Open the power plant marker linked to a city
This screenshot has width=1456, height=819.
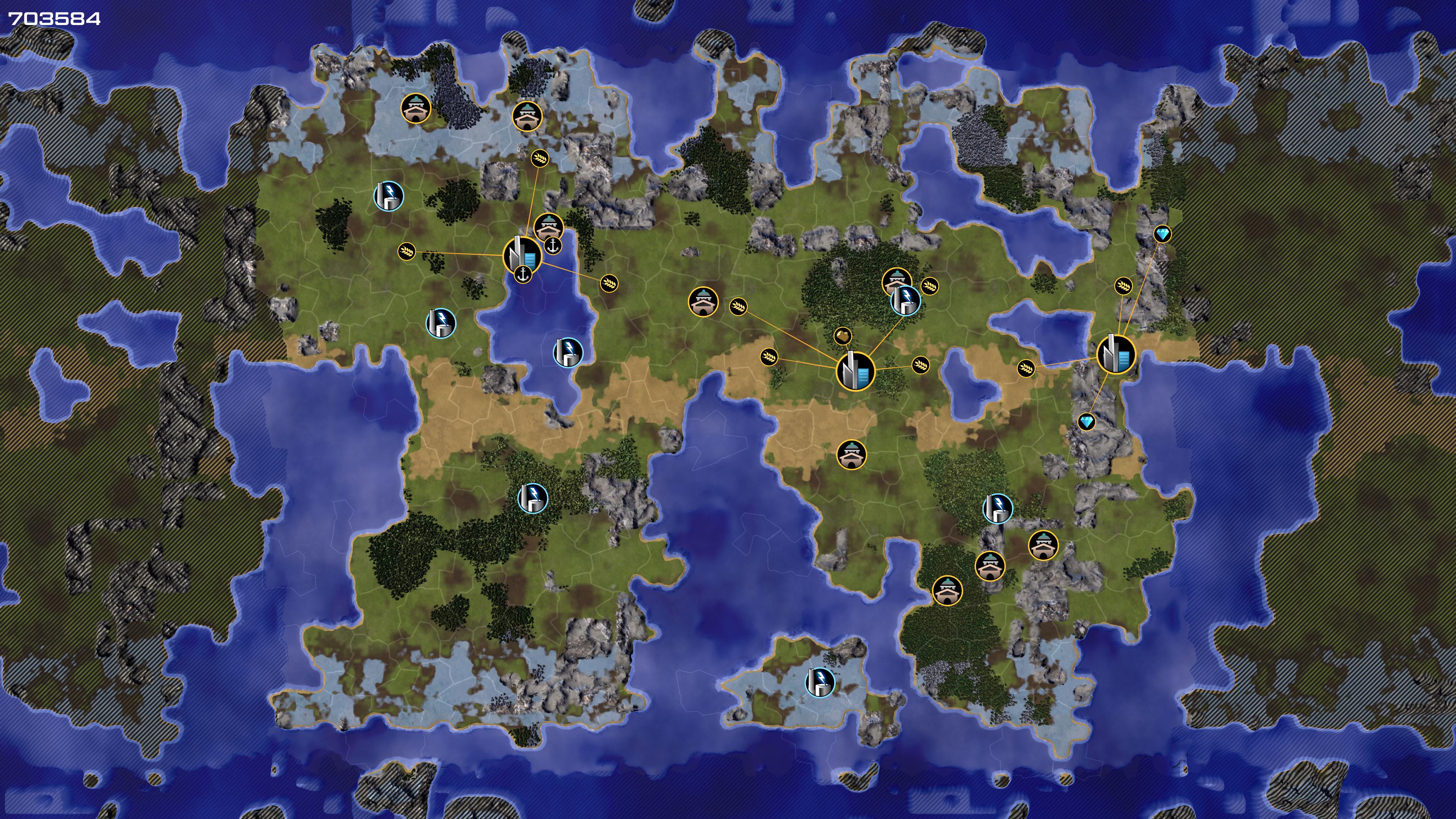[x=905, y=300]
